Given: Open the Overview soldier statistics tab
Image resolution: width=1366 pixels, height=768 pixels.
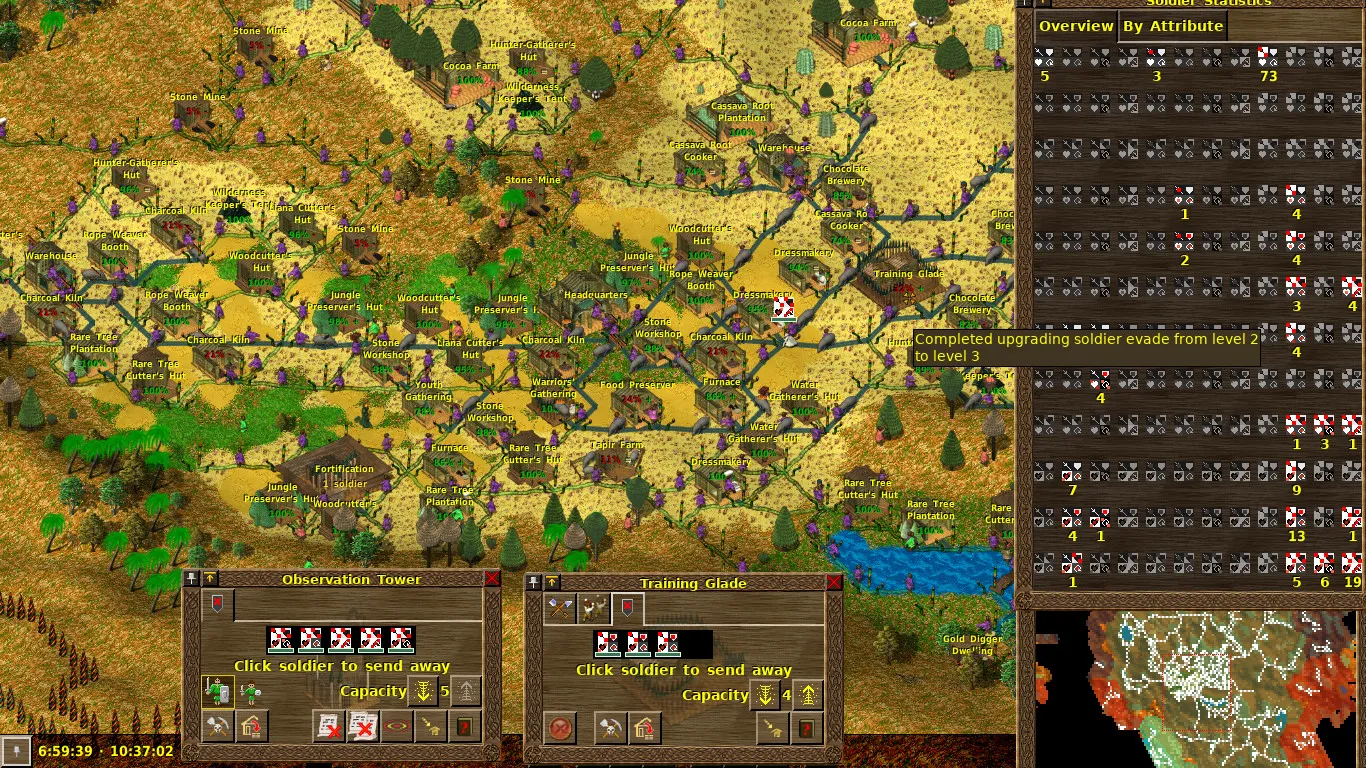Looking at the screenshot, I should click(x=1076, y=26).
